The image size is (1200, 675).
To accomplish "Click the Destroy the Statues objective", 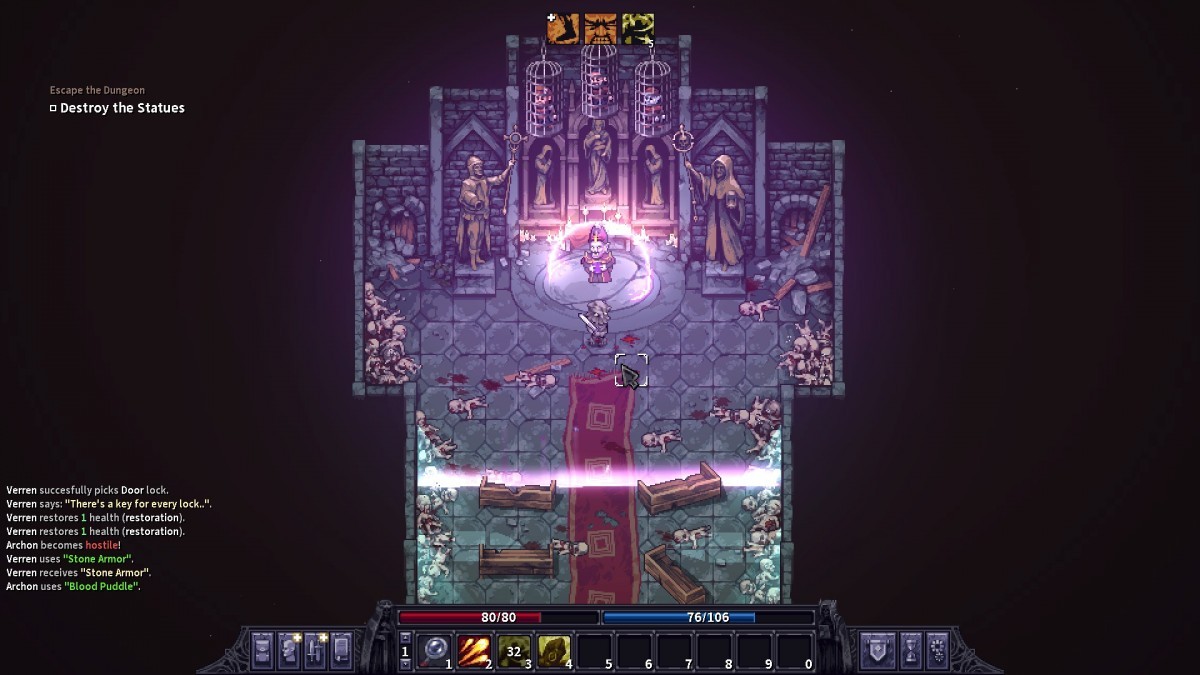I will pos(122,108).
